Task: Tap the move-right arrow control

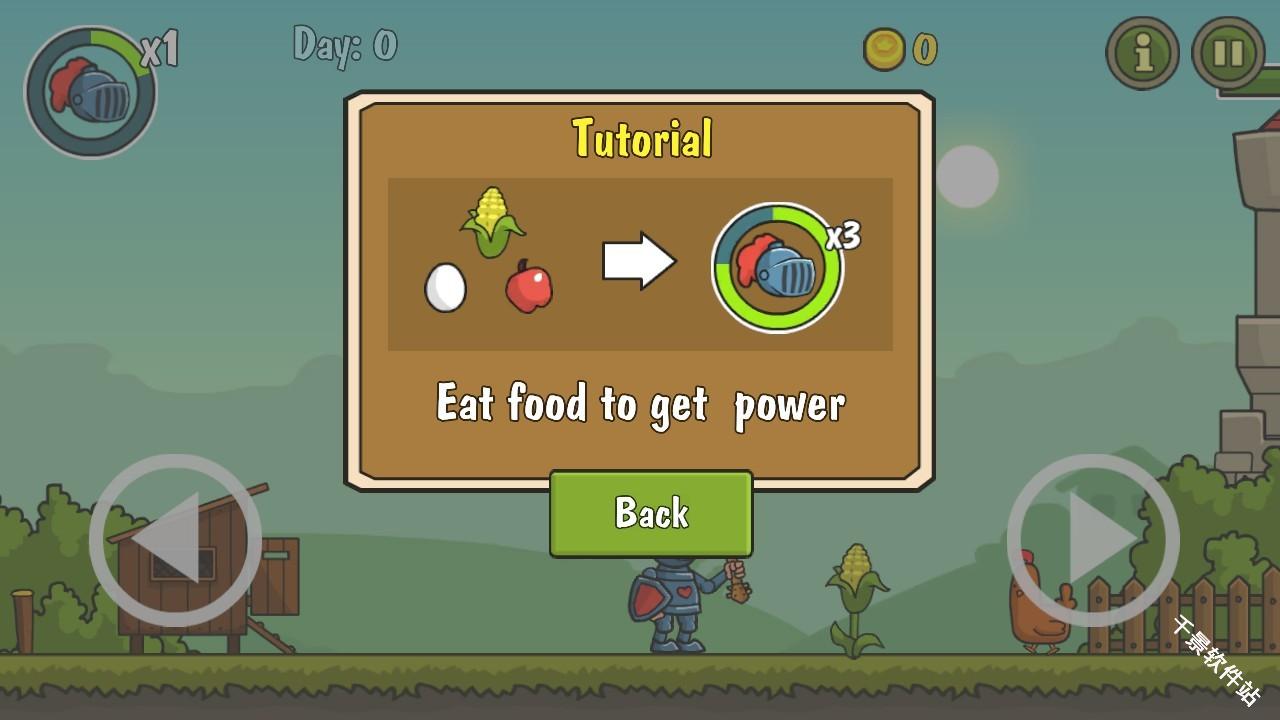Action: (1093, 540)
